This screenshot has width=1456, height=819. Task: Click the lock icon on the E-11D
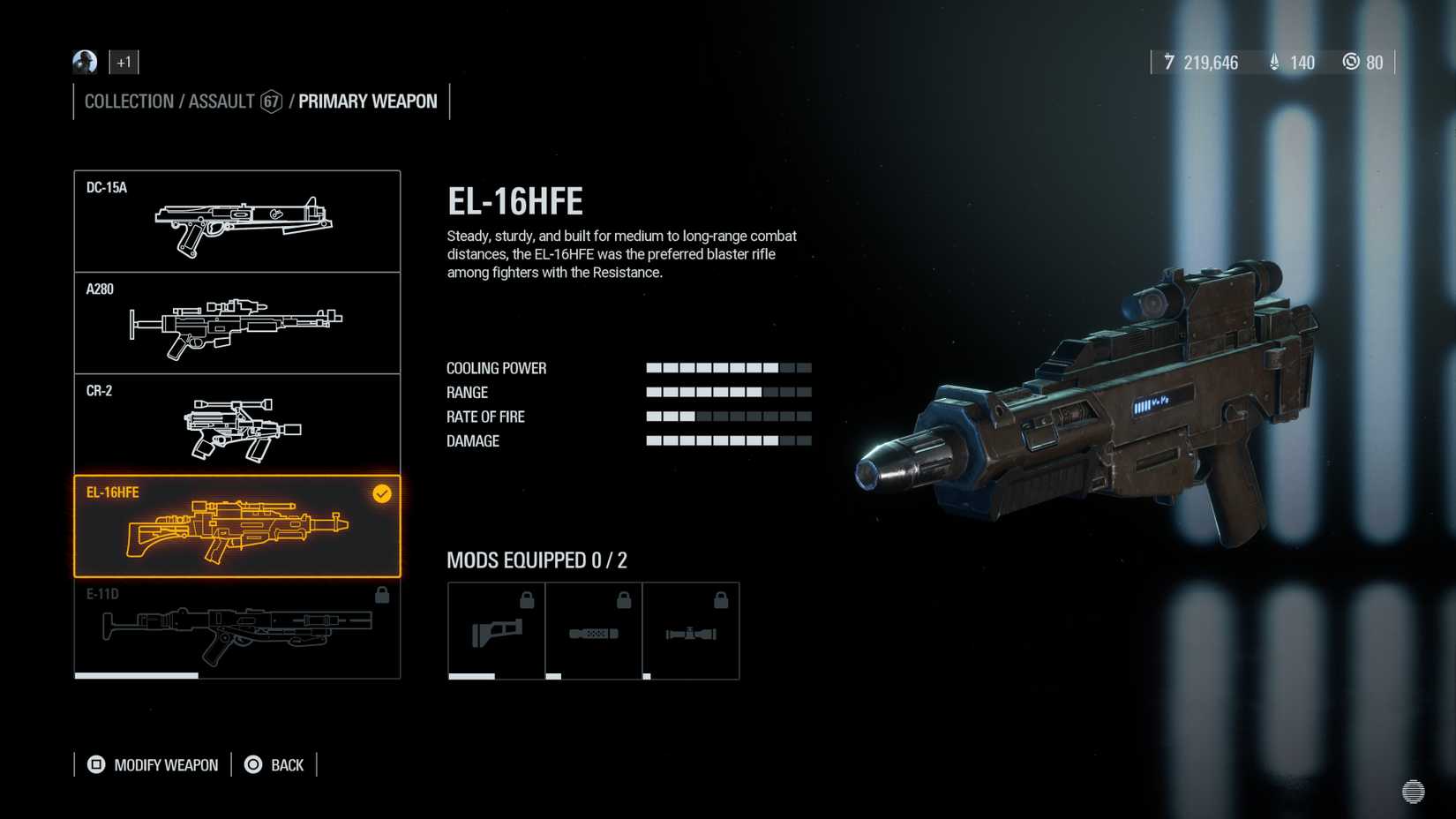point(381,596)
